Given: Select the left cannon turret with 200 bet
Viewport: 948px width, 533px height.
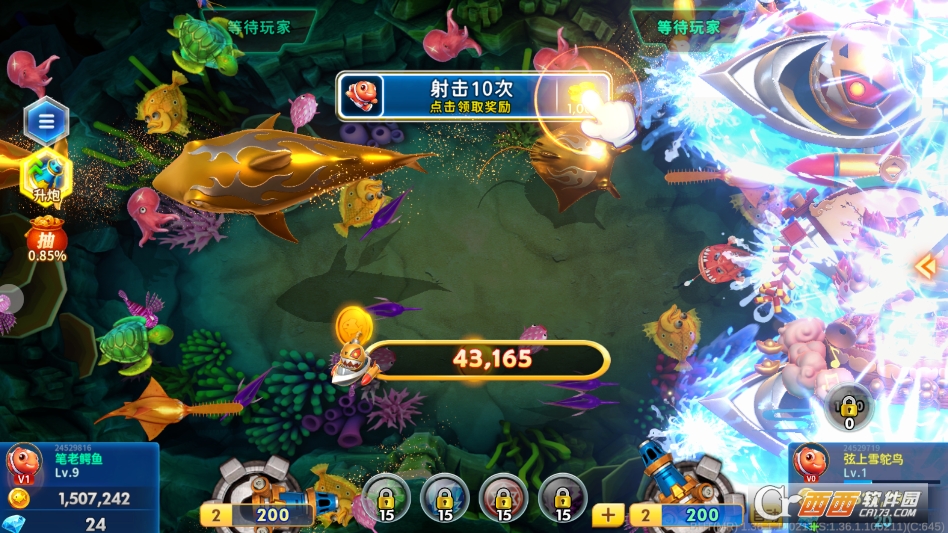Looking at the screenshot, I should (x=258, y=490).
